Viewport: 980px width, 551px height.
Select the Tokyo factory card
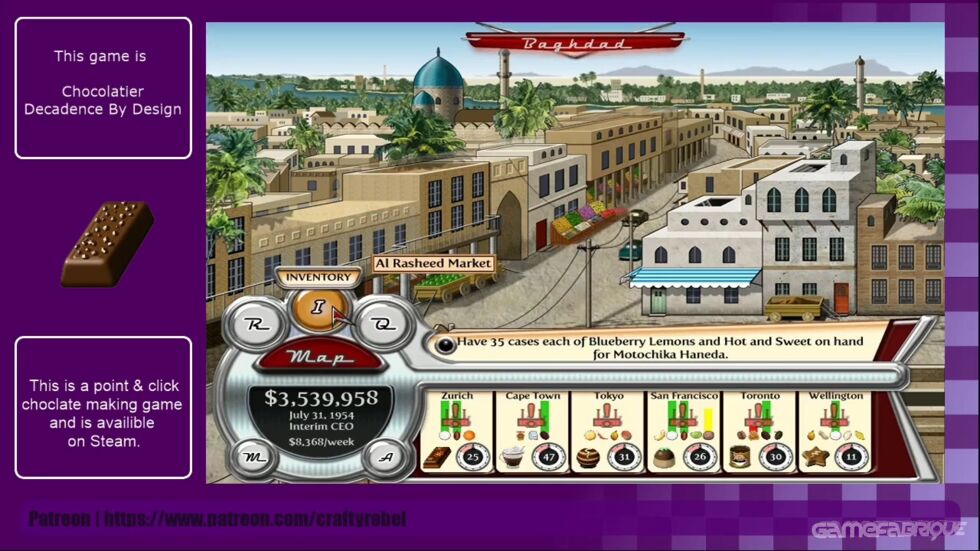[x=607, y=431]
